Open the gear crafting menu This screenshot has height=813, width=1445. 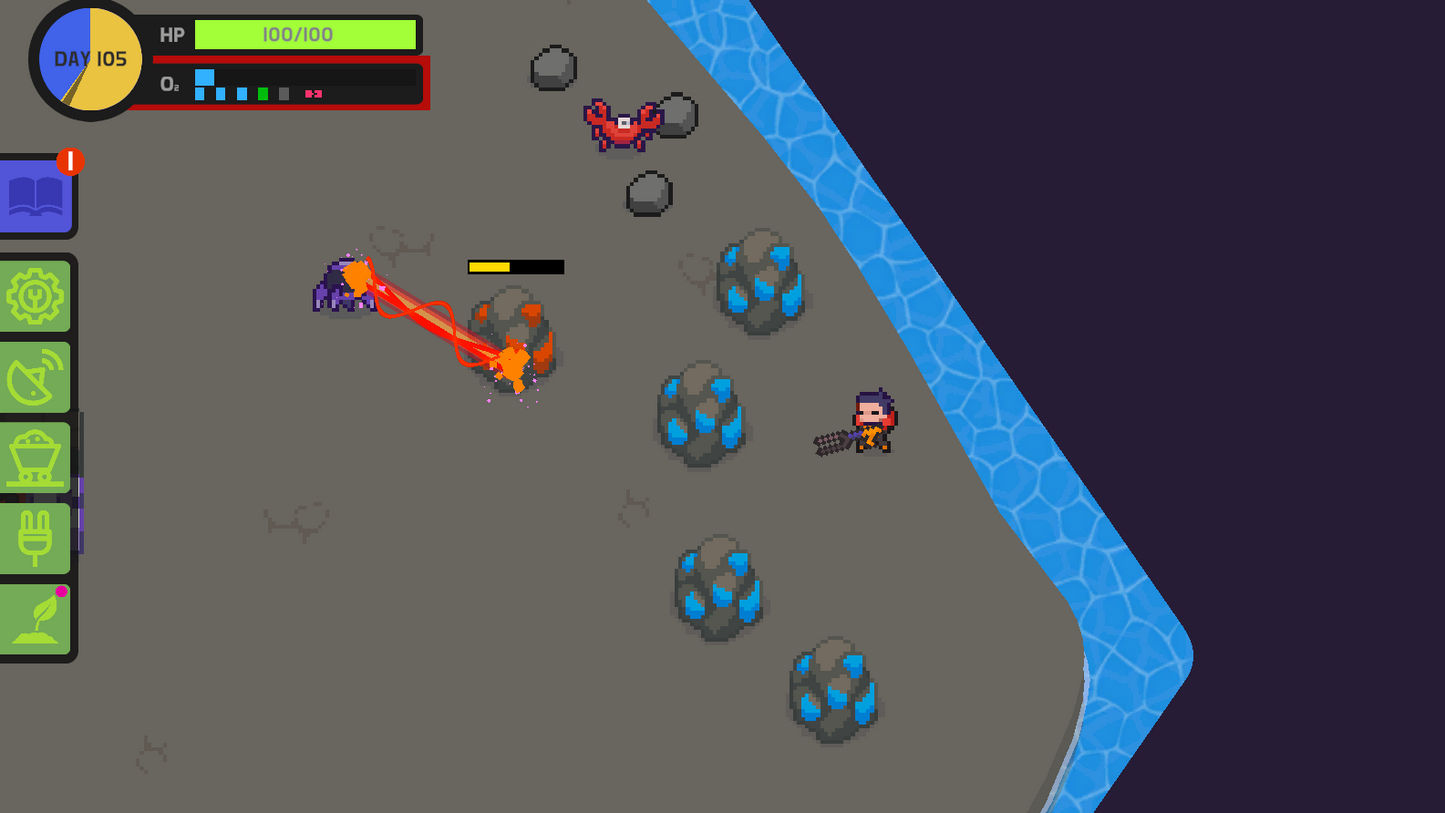(35, 295)
